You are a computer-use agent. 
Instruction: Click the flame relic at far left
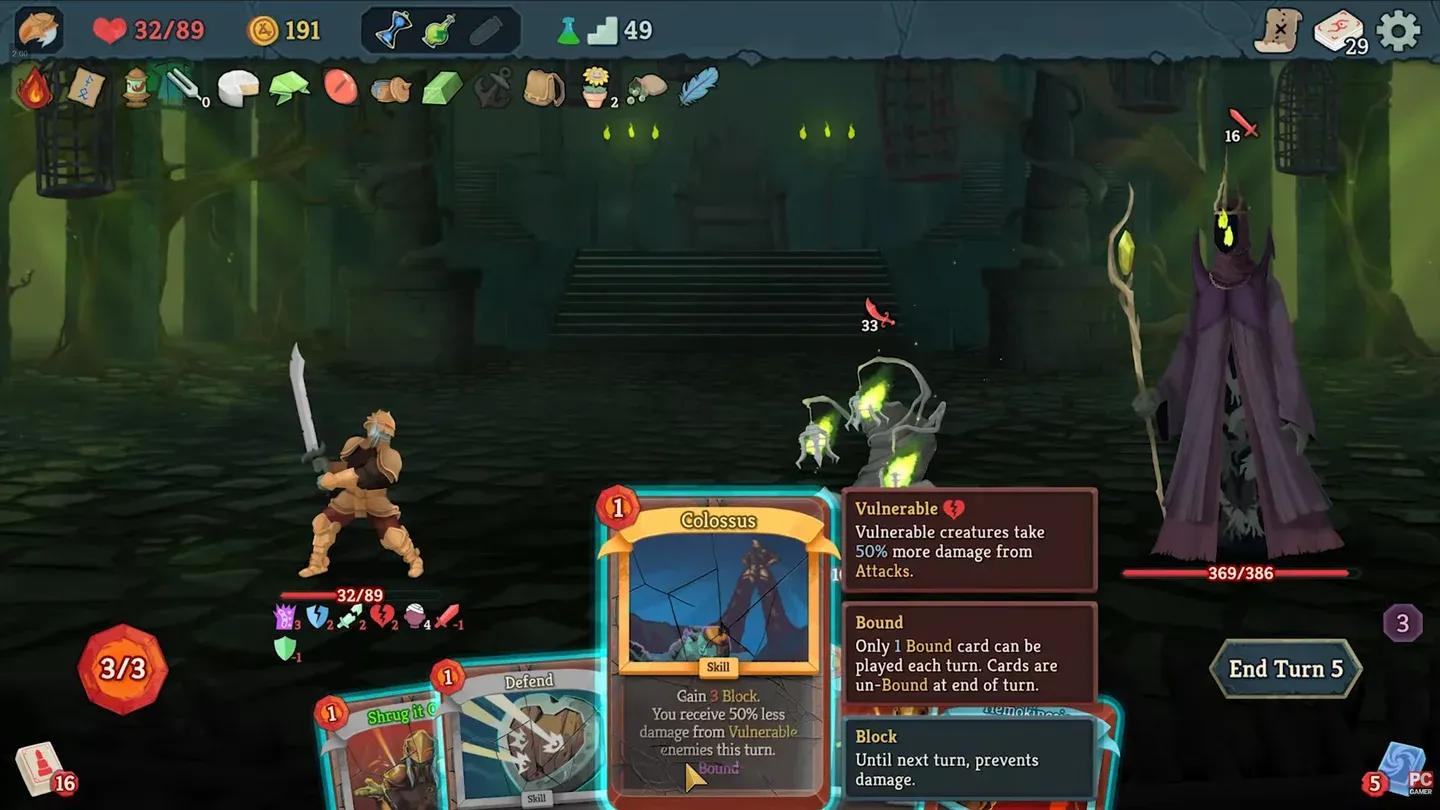[34, 88]
